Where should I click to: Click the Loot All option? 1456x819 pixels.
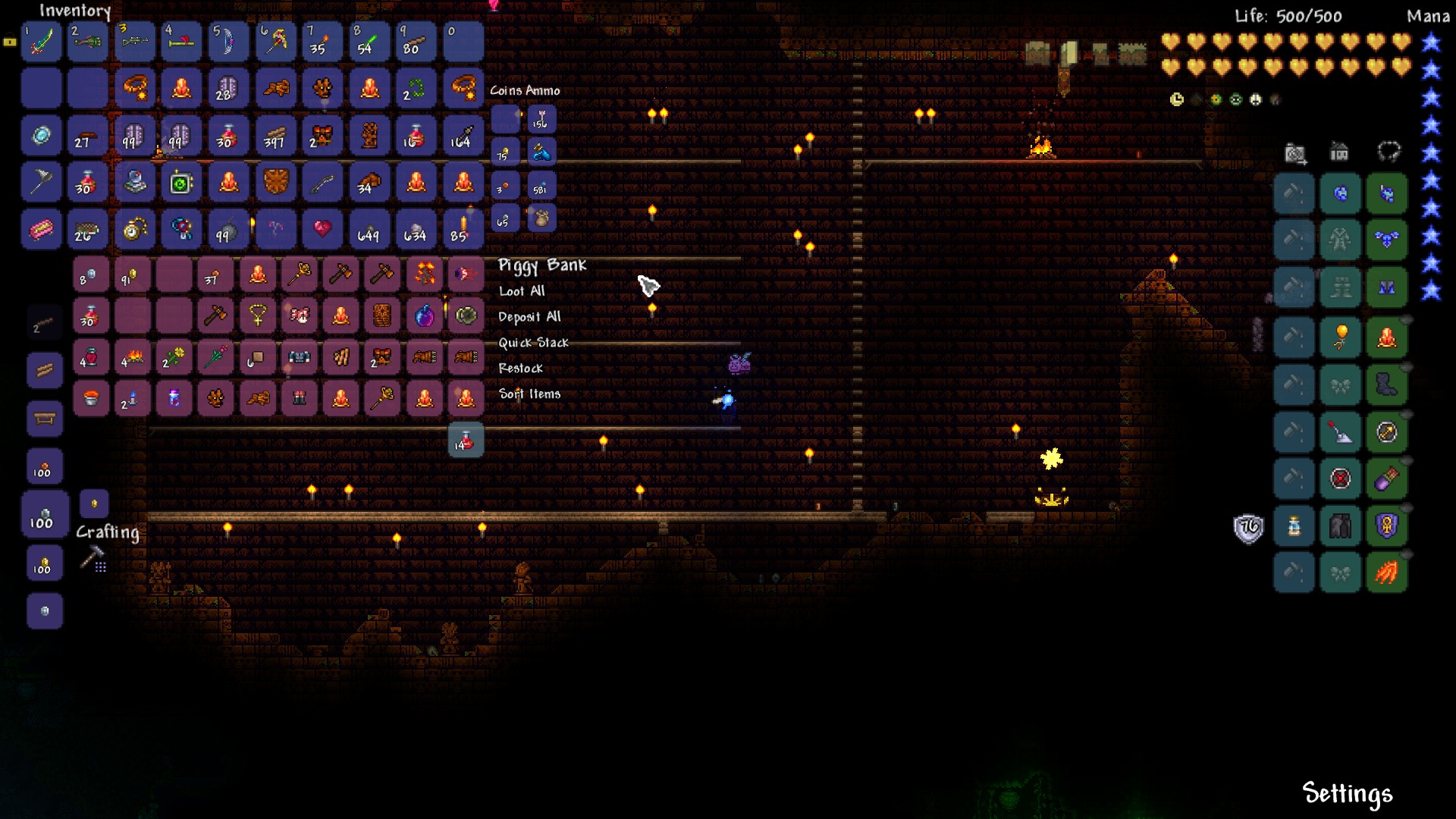[x=522, y=290]
